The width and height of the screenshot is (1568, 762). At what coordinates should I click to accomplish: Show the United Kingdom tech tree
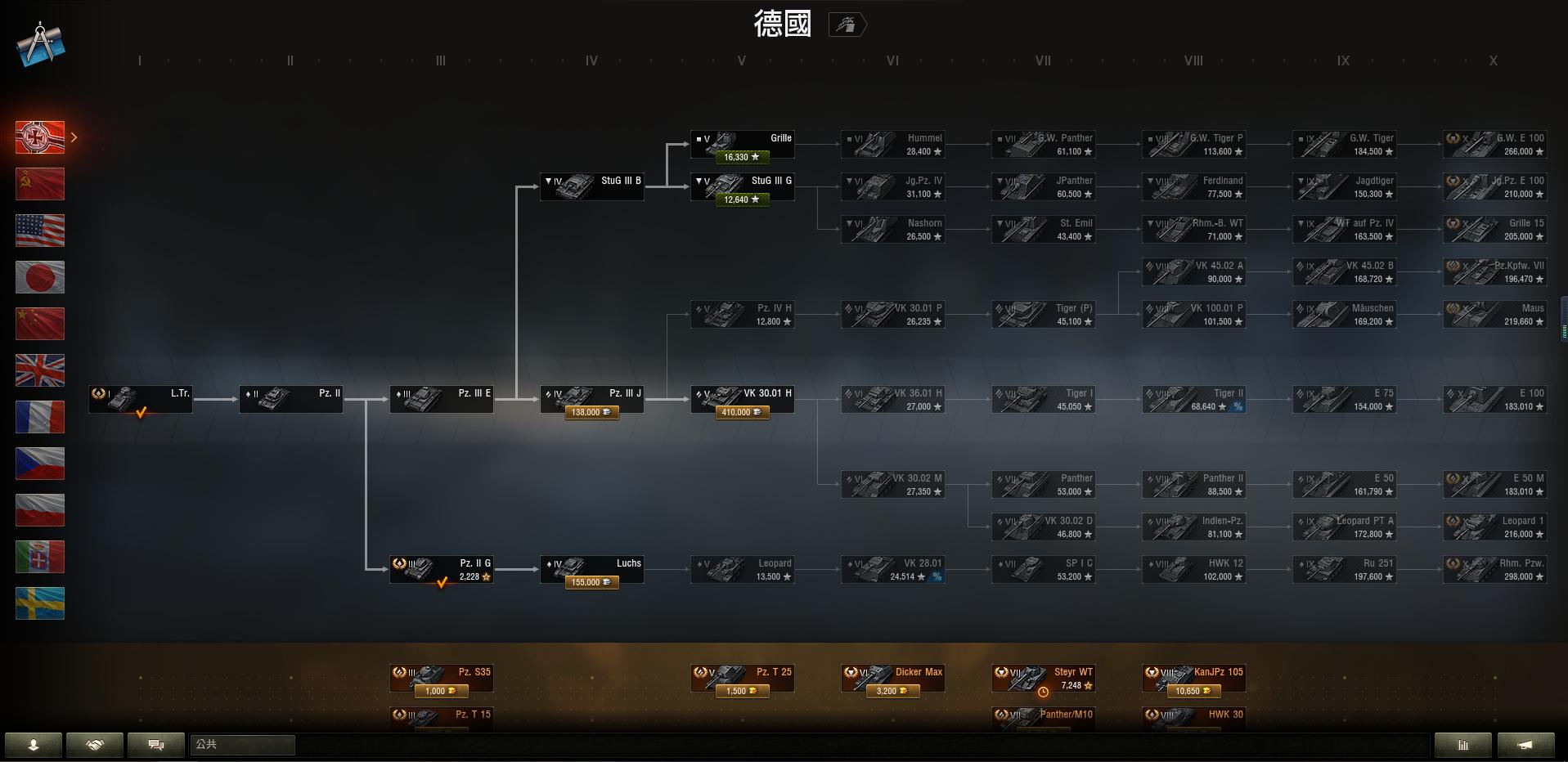click(40, 370)
